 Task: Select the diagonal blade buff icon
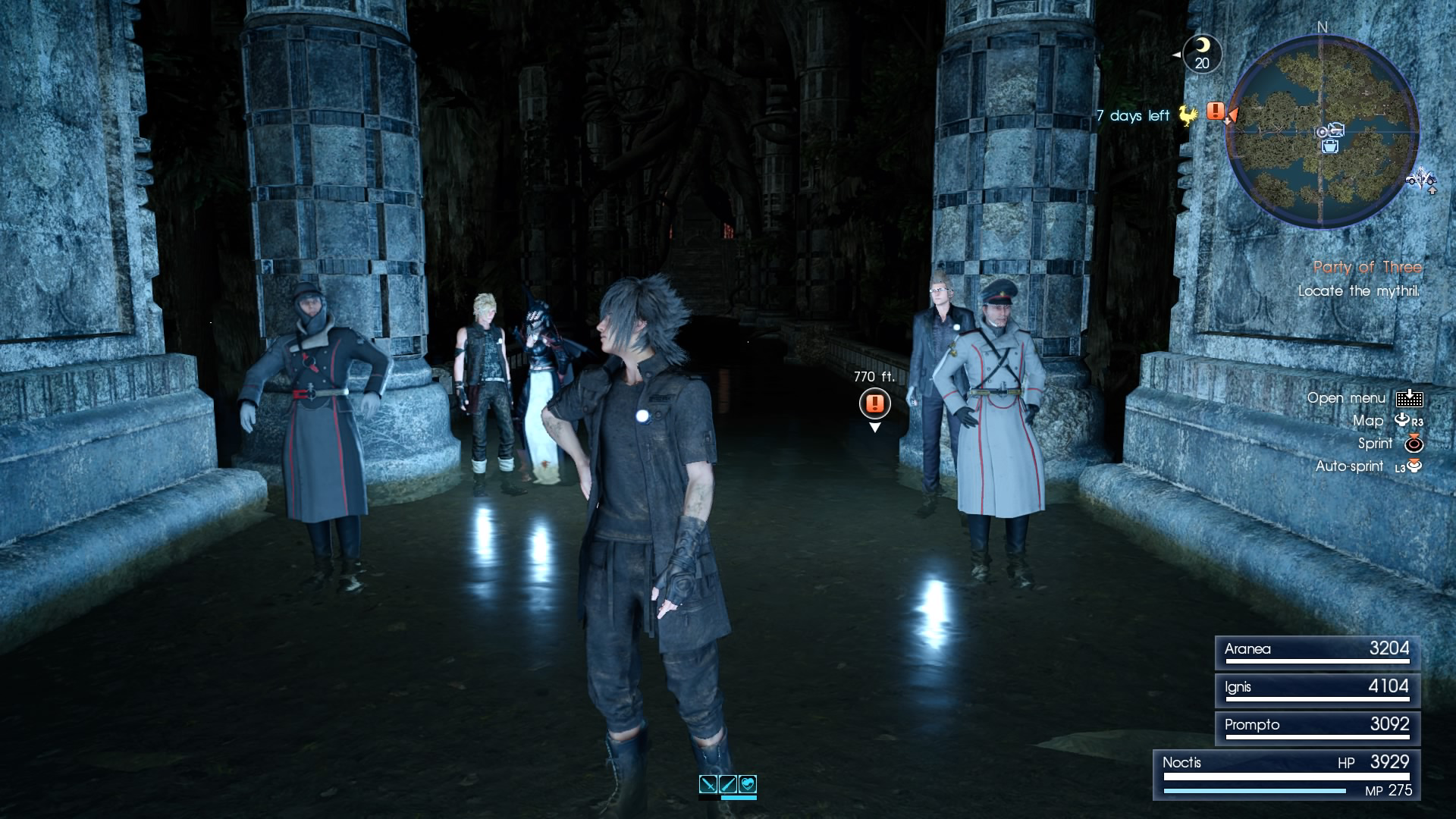click(x=728, y=784)
